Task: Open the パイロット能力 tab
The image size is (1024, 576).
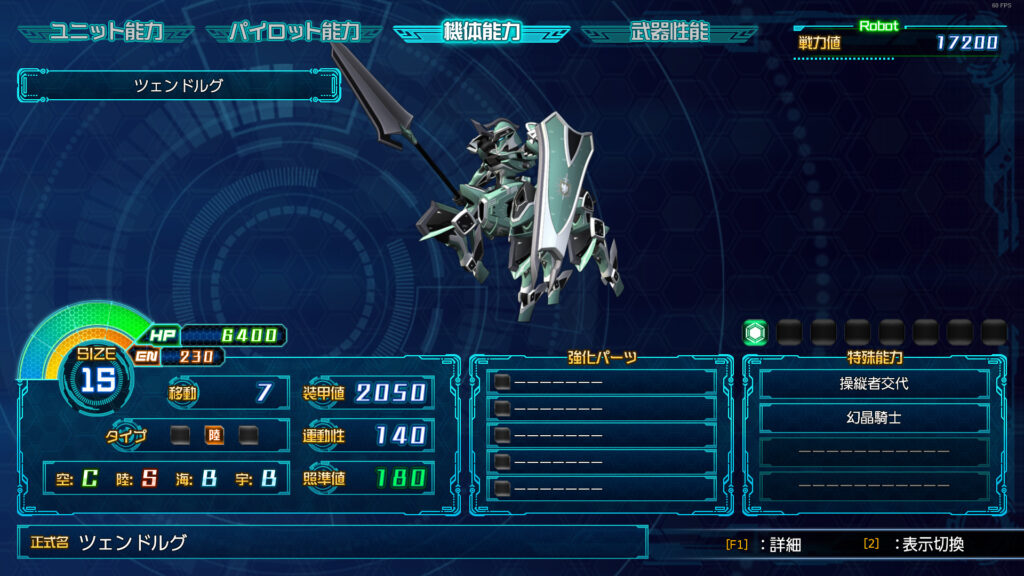Action: click(293, 32)
